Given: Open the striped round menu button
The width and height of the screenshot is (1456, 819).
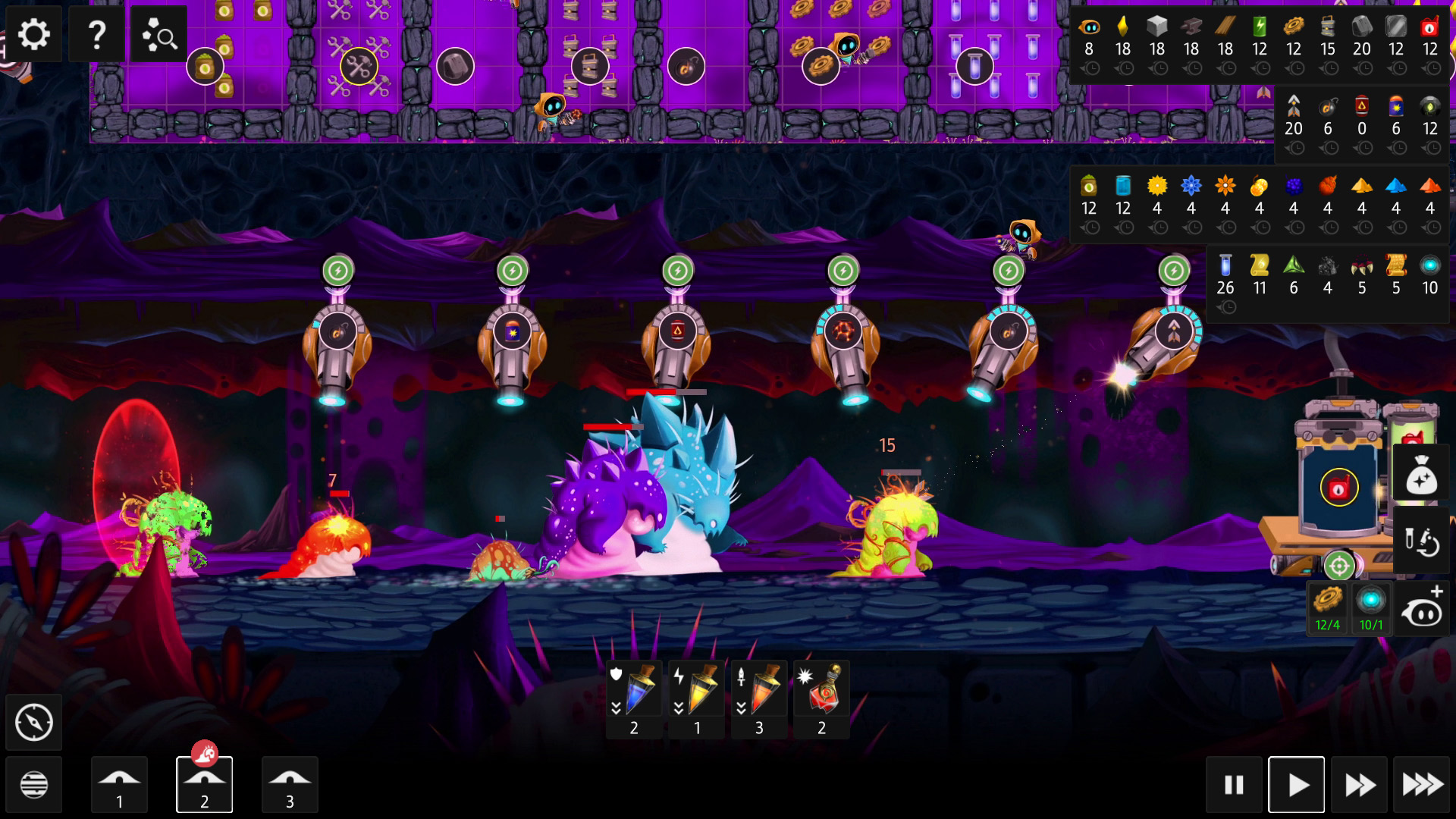Looking at the screenshot, I should pos(34,785).
